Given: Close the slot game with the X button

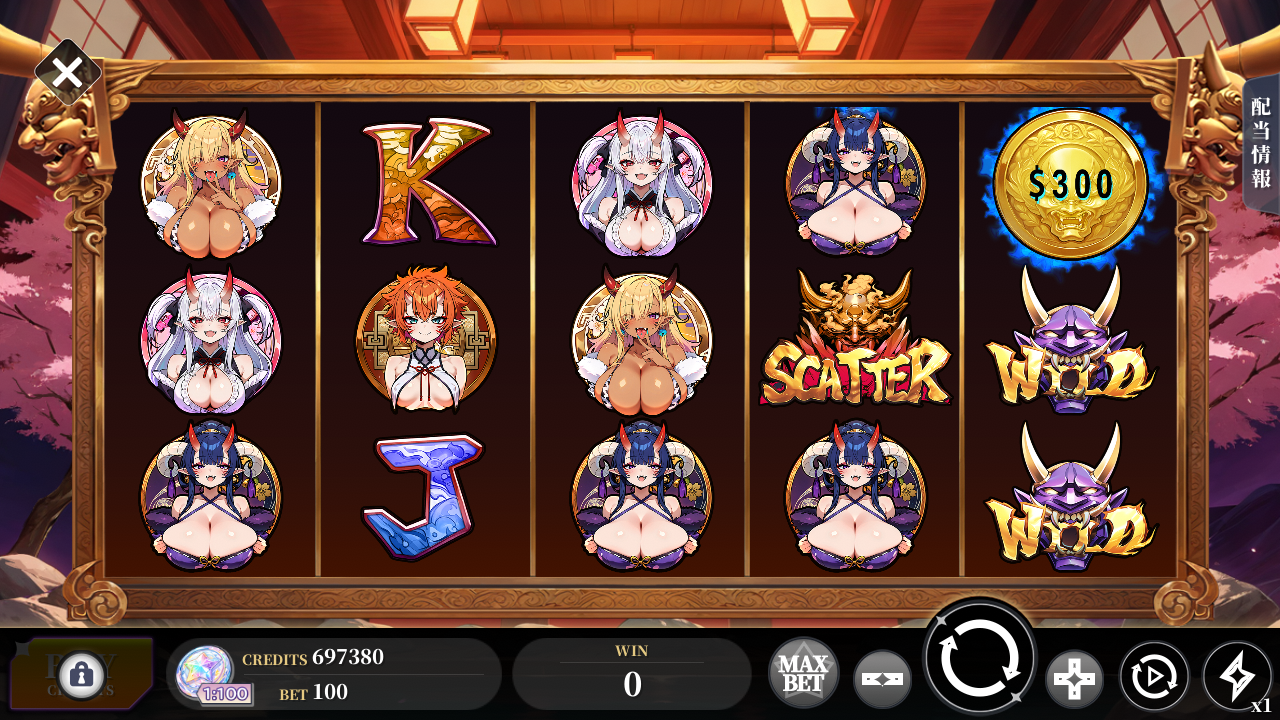Looking at the screenshot, I should coord(67,72).
